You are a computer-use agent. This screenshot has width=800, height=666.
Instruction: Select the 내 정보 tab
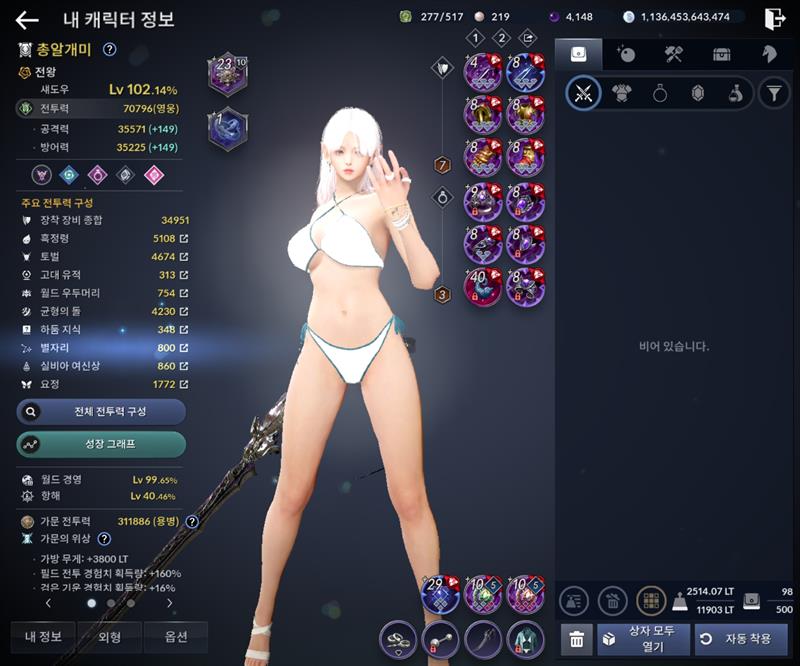42,637
